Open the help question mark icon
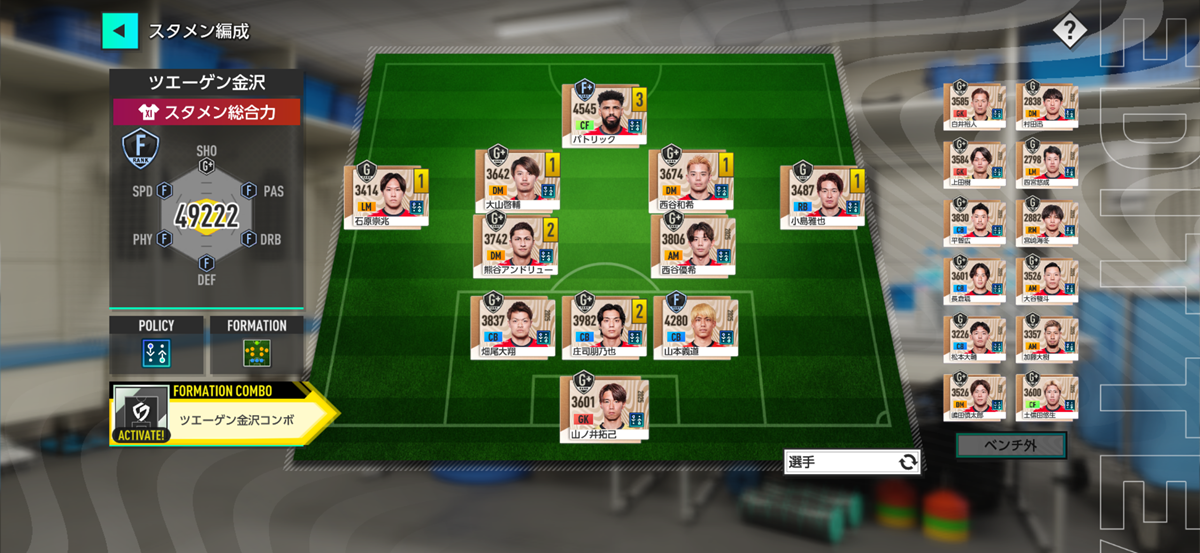The image size is (1200, 553). [x=1069, y=30]
